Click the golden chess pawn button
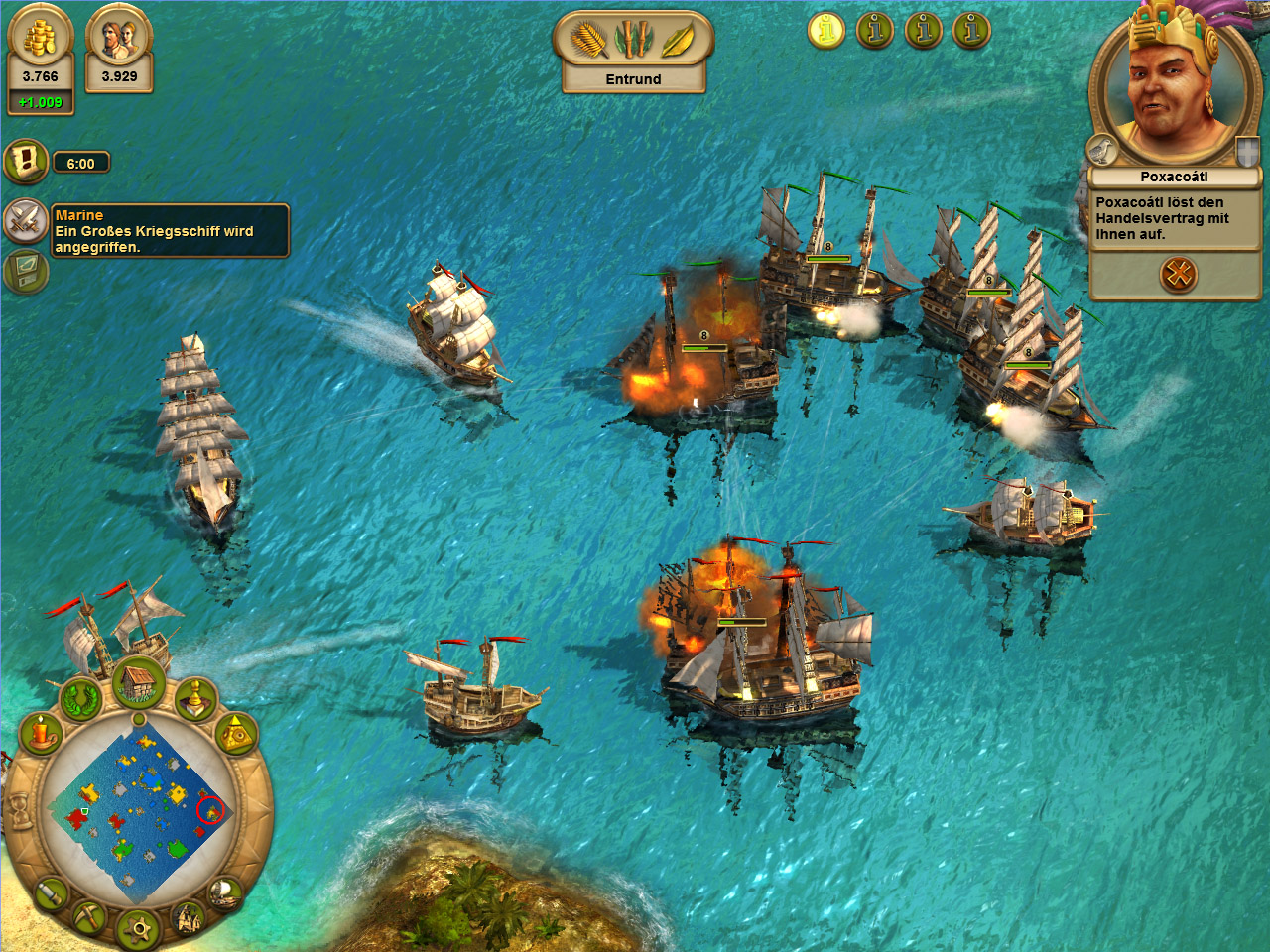This screenshot has width=1270, height=952. [195, 699]
